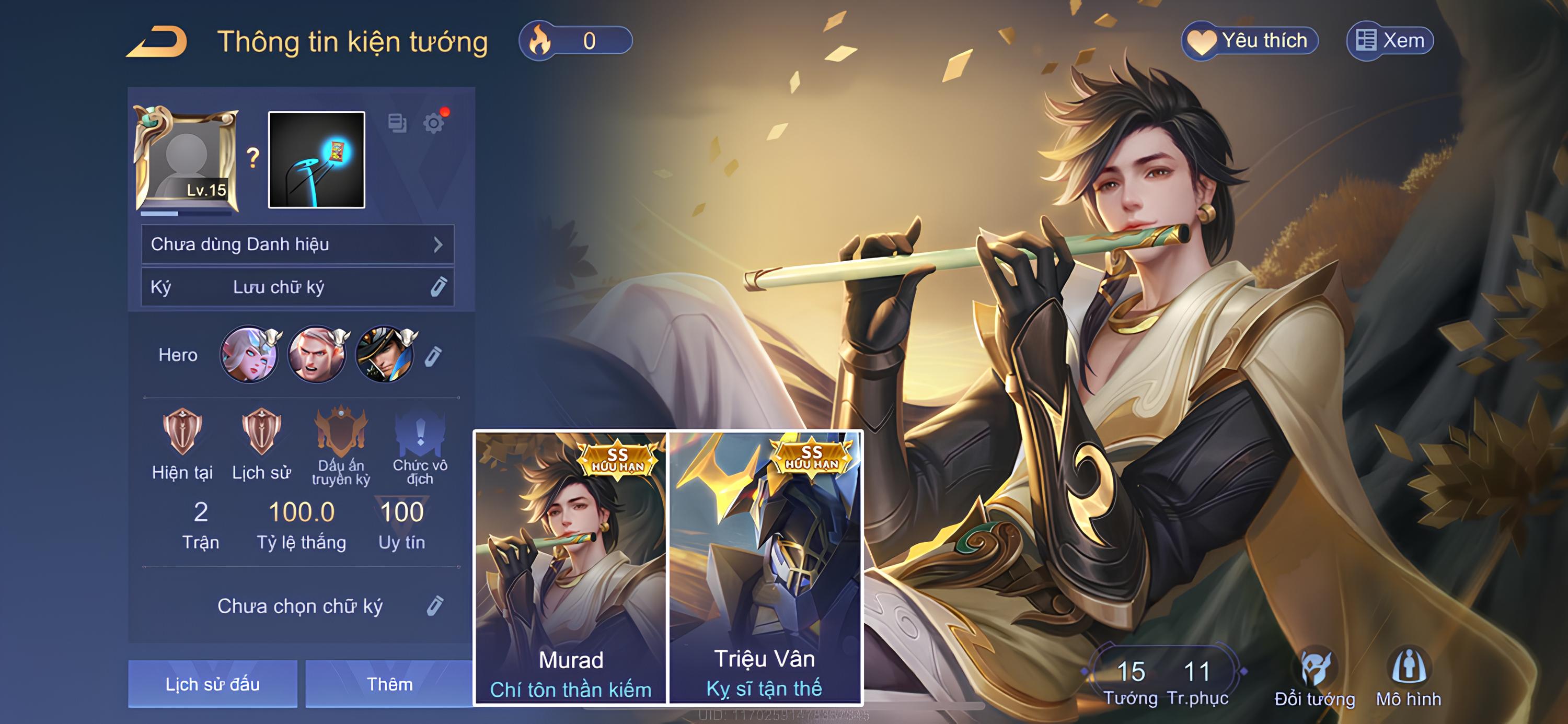Edit the Chưa chọn chữ ký entry

[435, 606]
